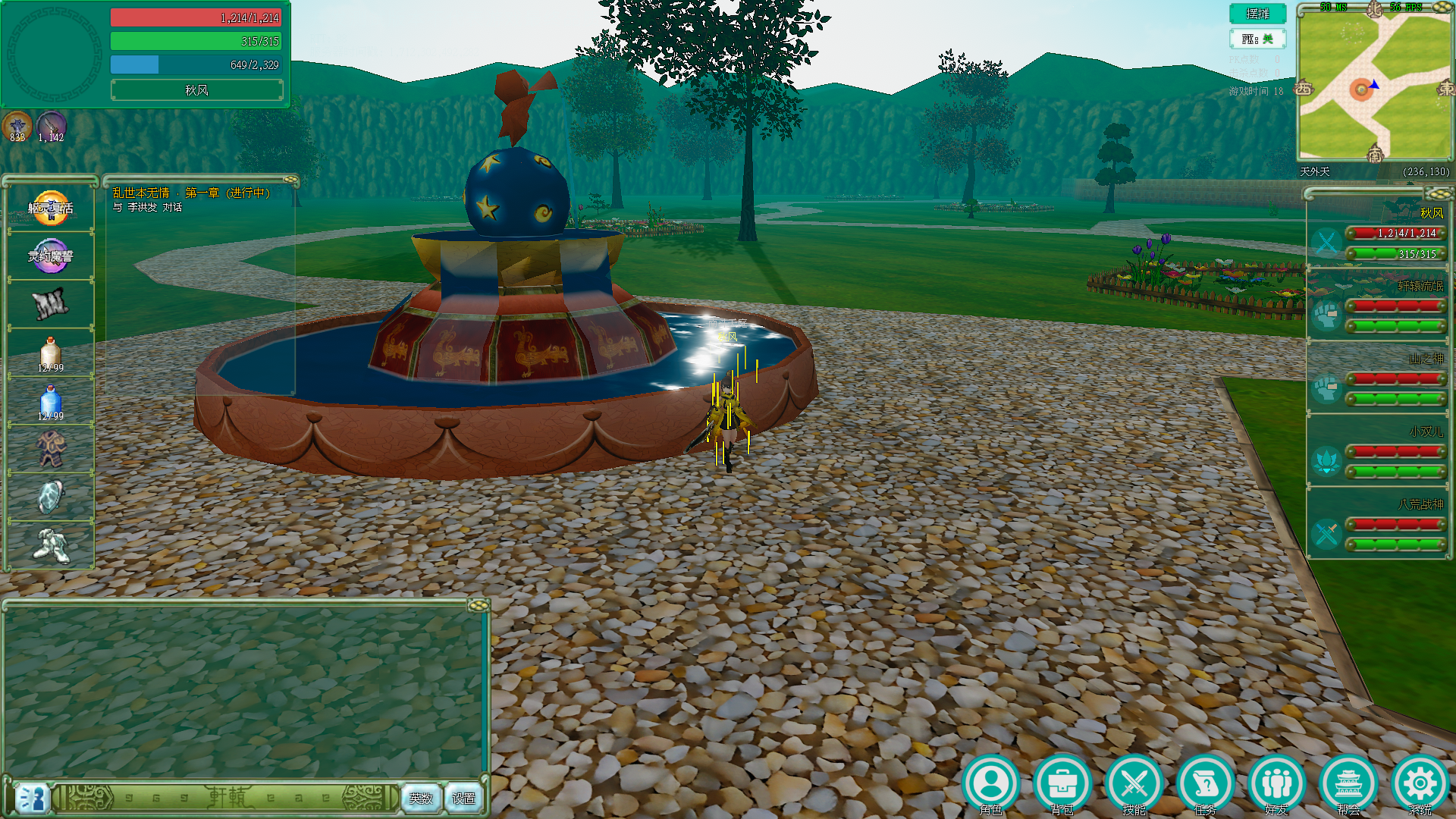Click the minimap

click(x=1374, y=83)
